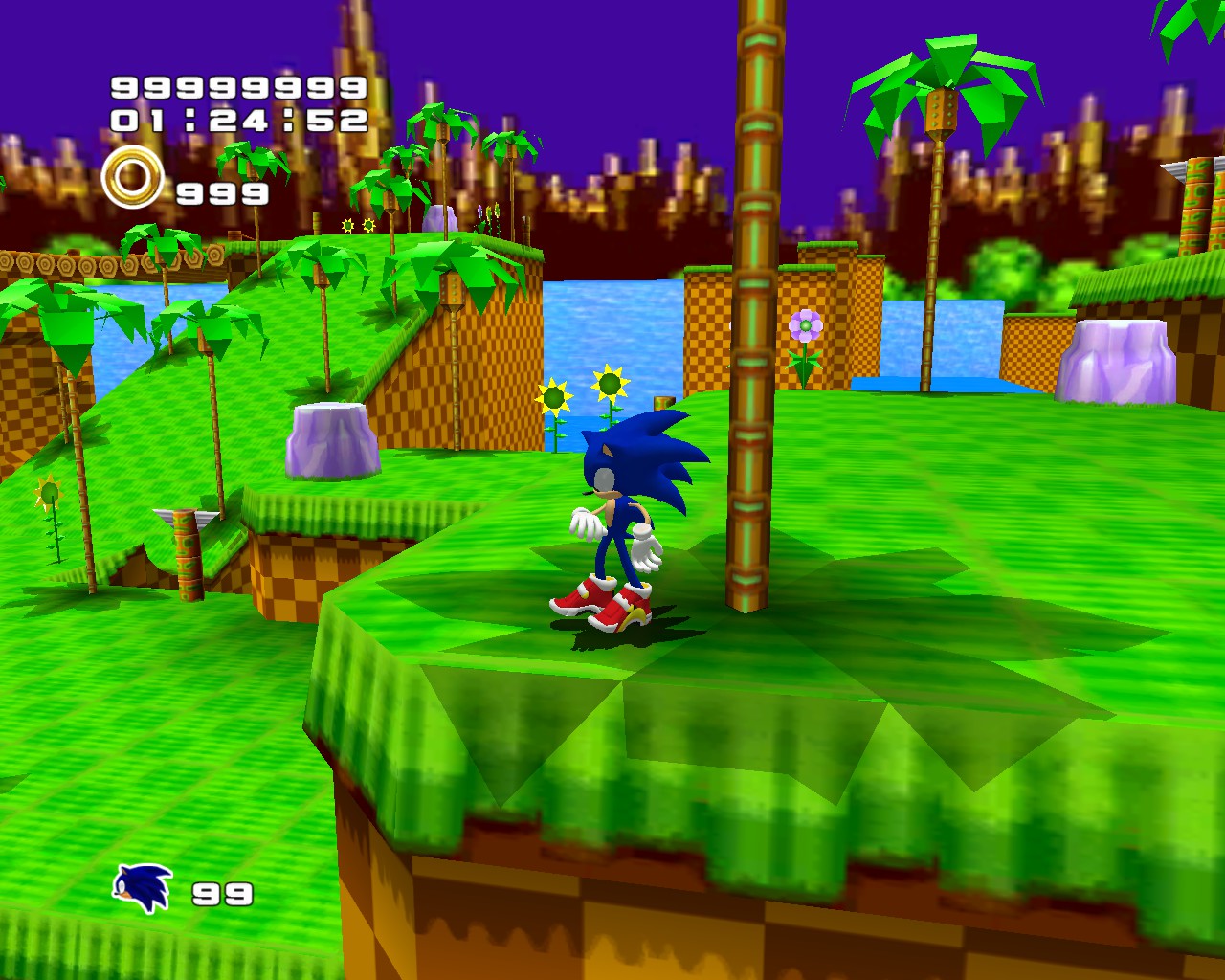
Task: Select the pink flower near the pole
Action: coord(807,325)
